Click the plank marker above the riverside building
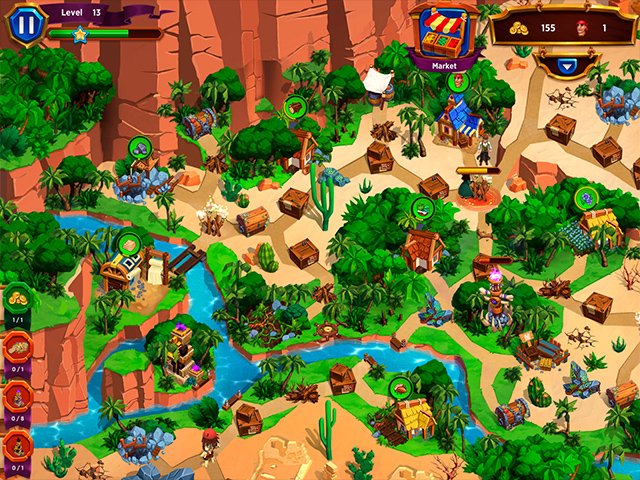The image size is (640, 480). click(x=129, y=242)
